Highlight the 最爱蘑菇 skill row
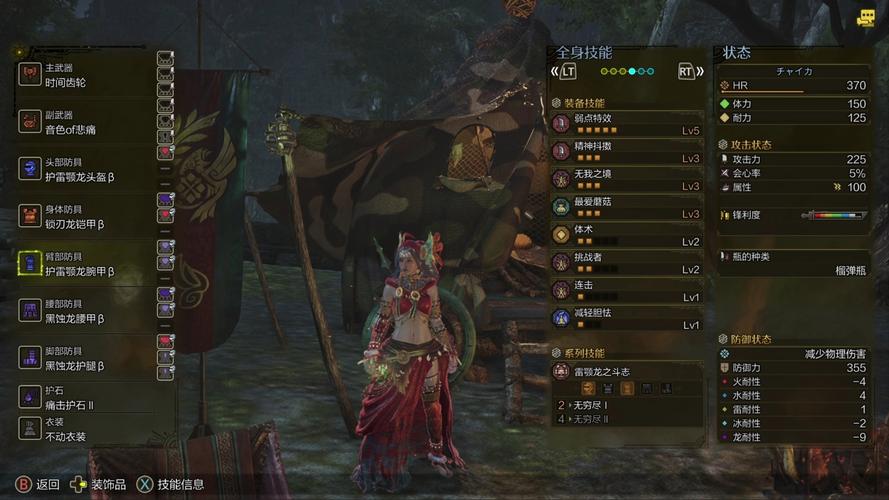 [x=627, y=208]
